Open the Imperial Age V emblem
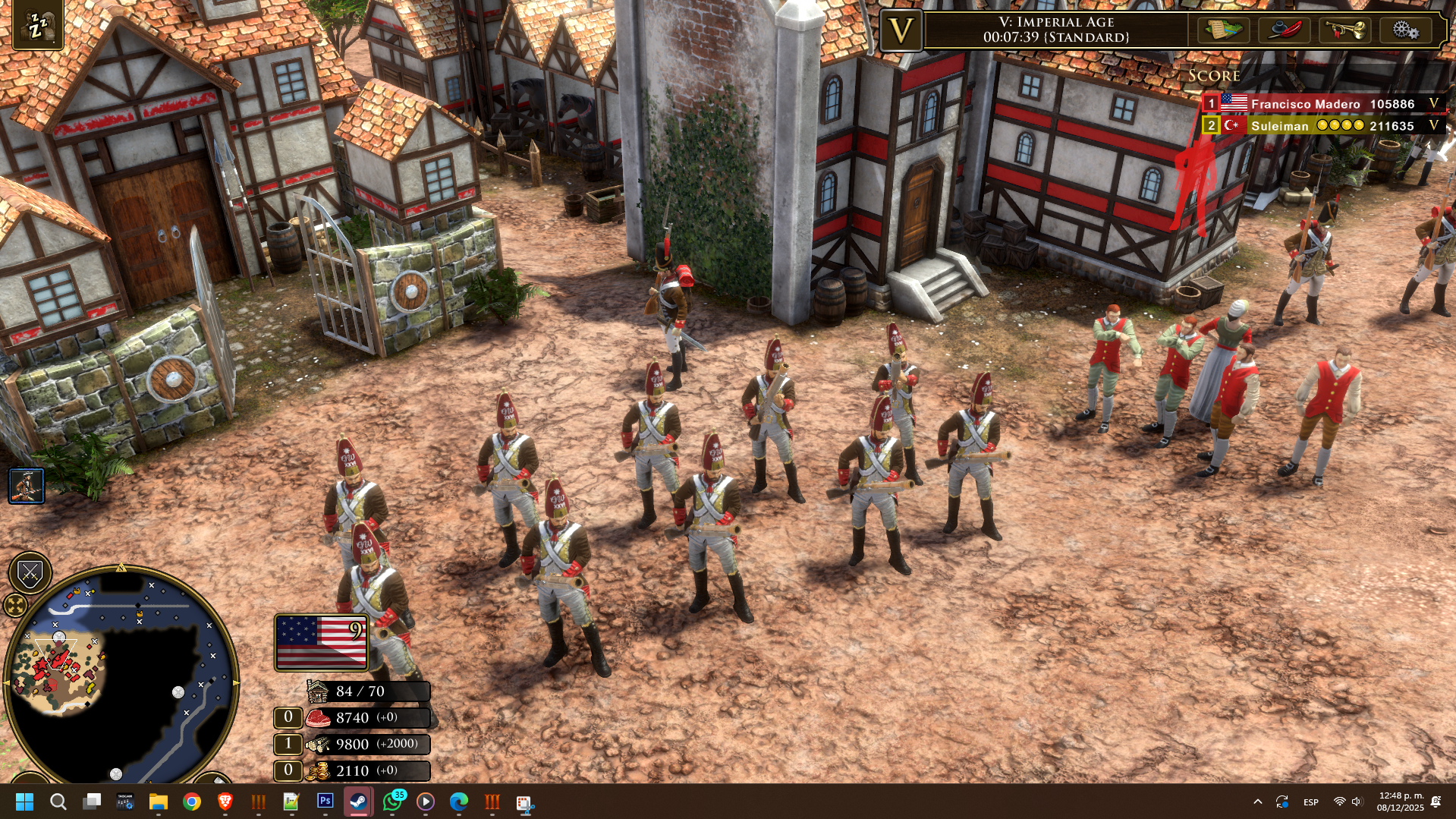Viewport: 1456px width, 819px height. coord(901,31)
